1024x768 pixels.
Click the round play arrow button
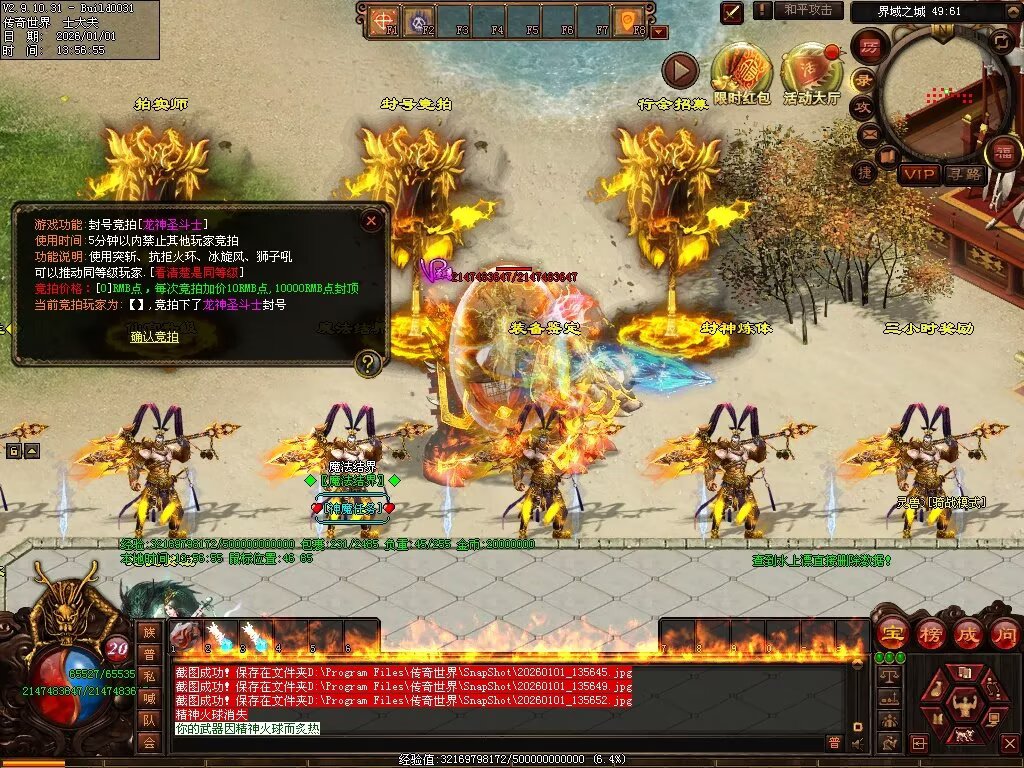[680, 71]
